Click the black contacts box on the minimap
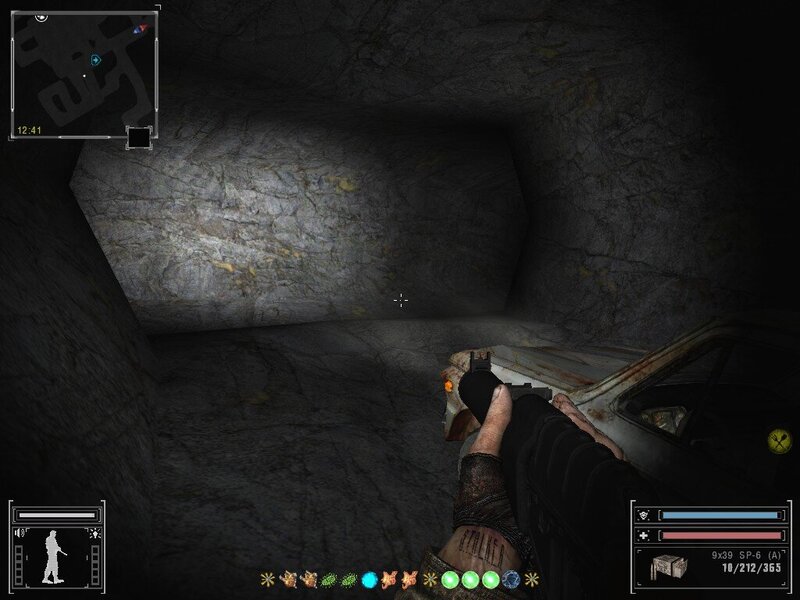800x600 pixels. tap(138, 136)
